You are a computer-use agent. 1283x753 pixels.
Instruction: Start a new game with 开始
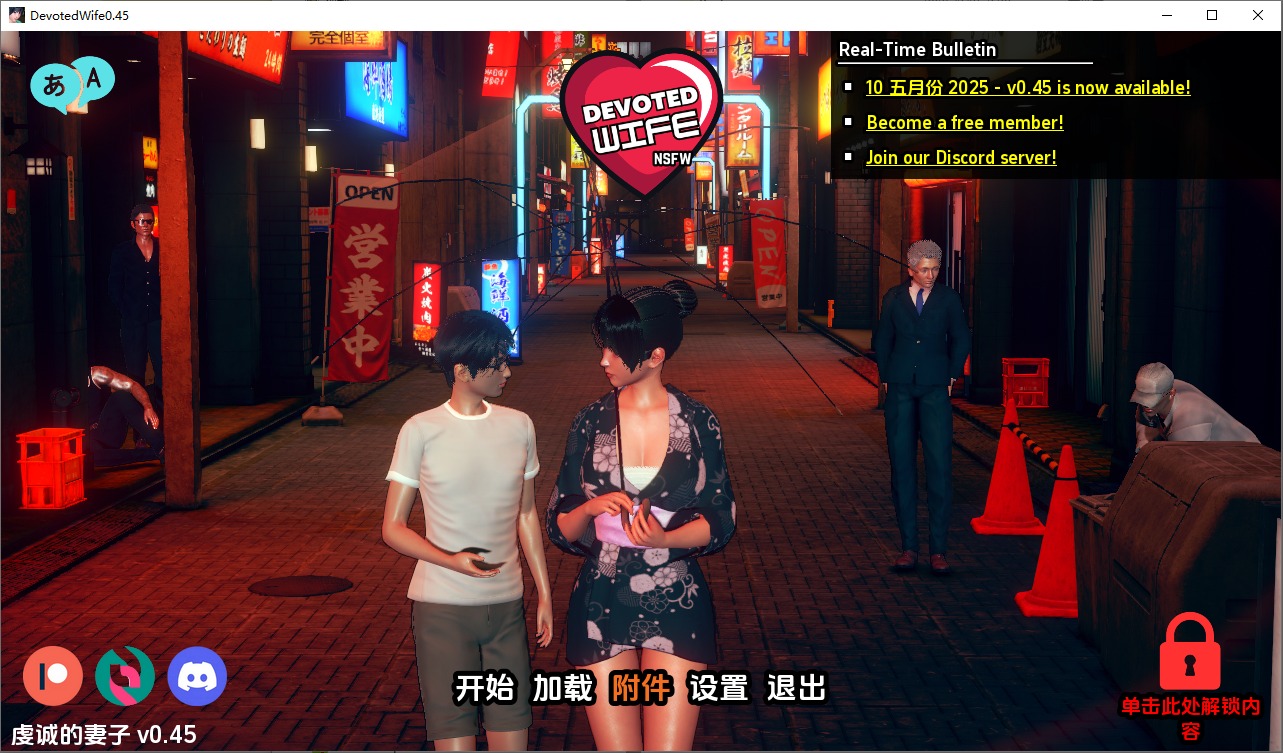(x=486, y=689)
